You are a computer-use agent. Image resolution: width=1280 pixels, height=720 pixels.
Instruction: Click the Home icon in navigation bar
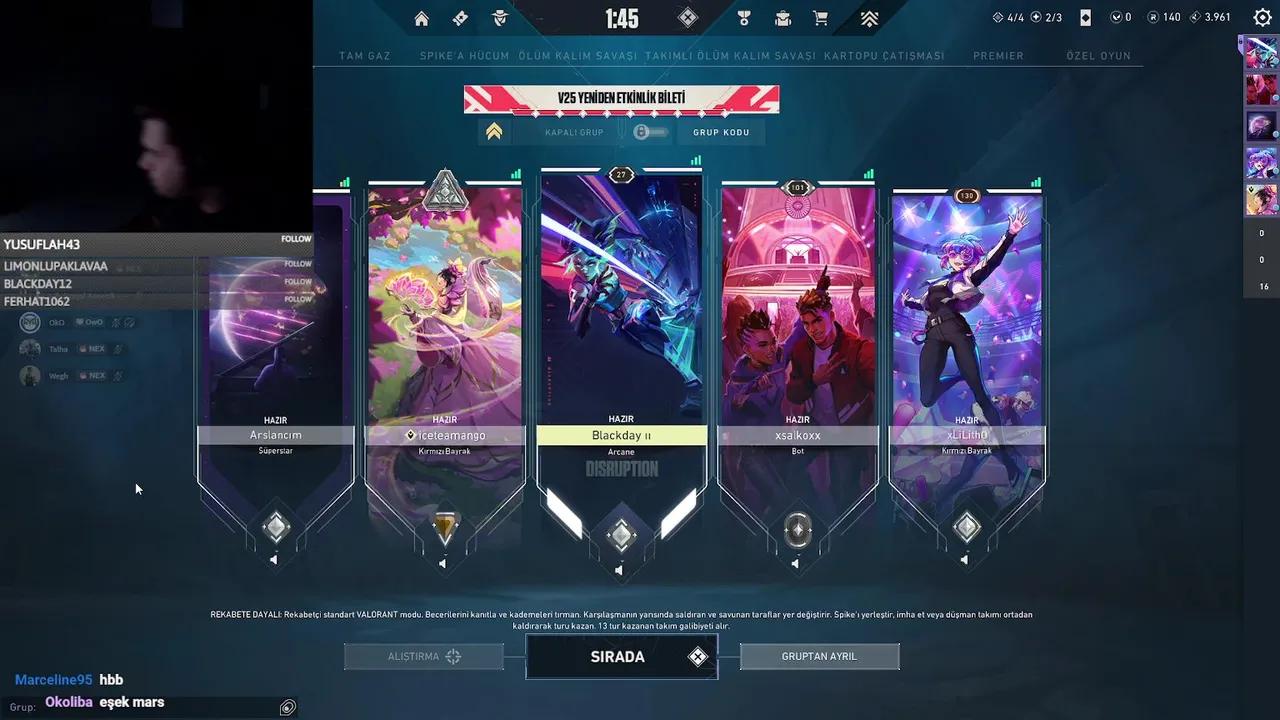421,18
